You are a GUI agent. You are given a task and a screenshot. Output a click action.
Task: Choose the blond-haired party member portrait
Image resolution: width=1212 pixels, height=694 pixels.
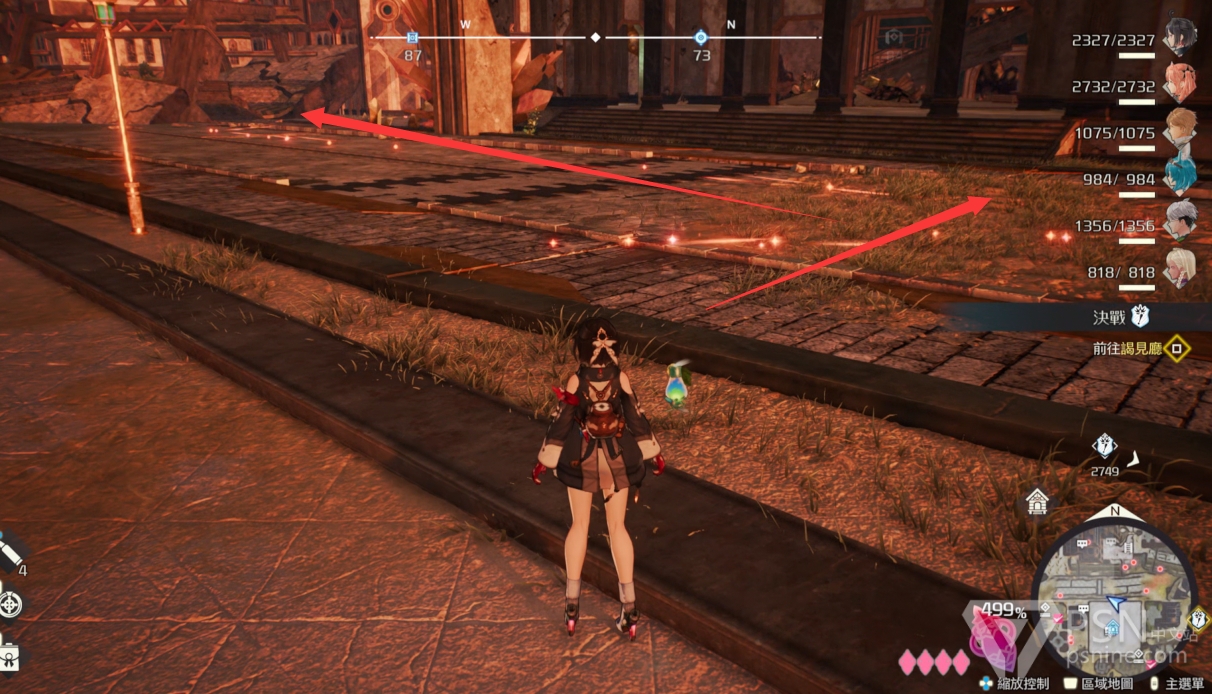[x=1180, y=129]
